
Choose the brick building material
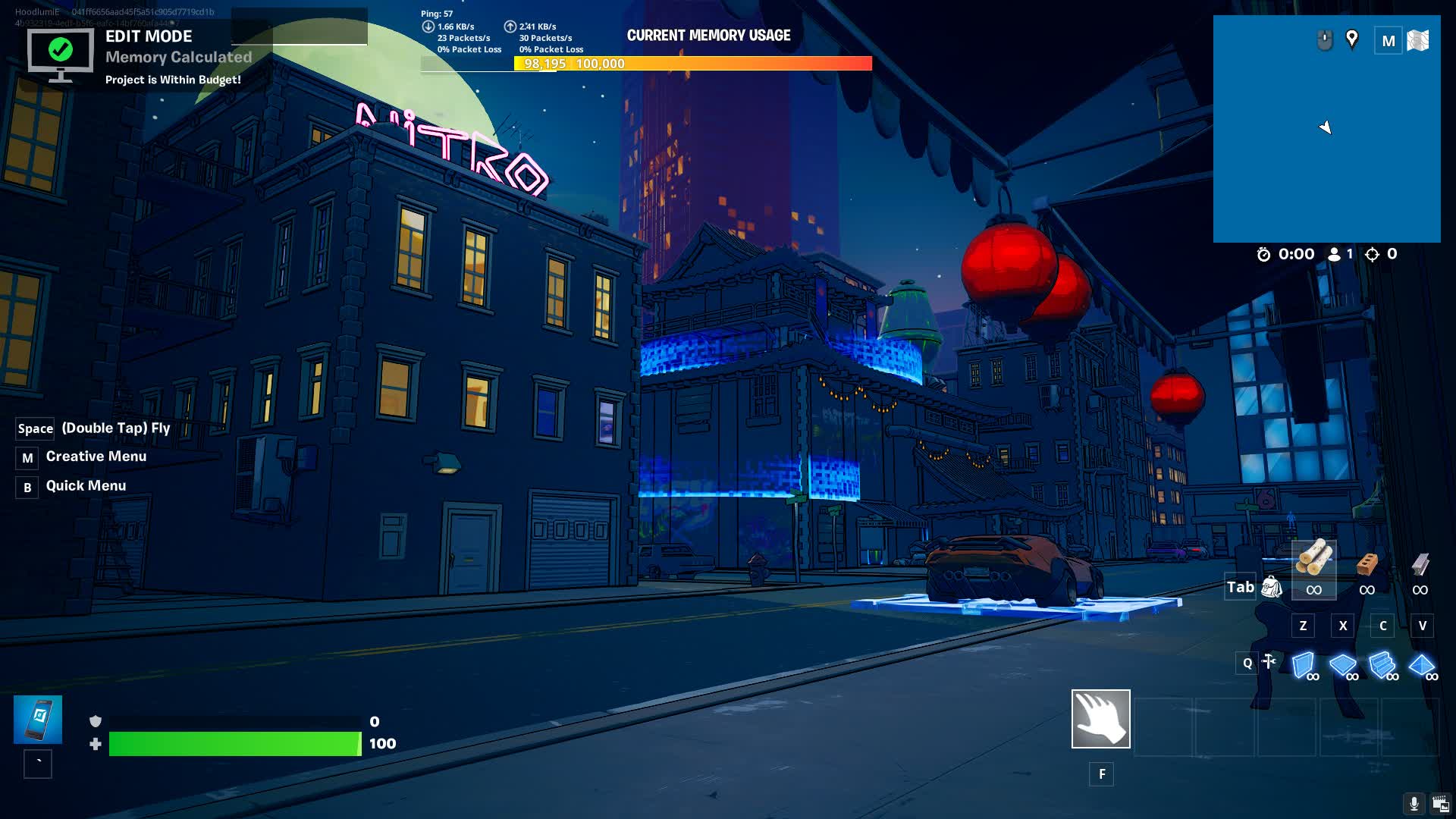pos(1367,565)
